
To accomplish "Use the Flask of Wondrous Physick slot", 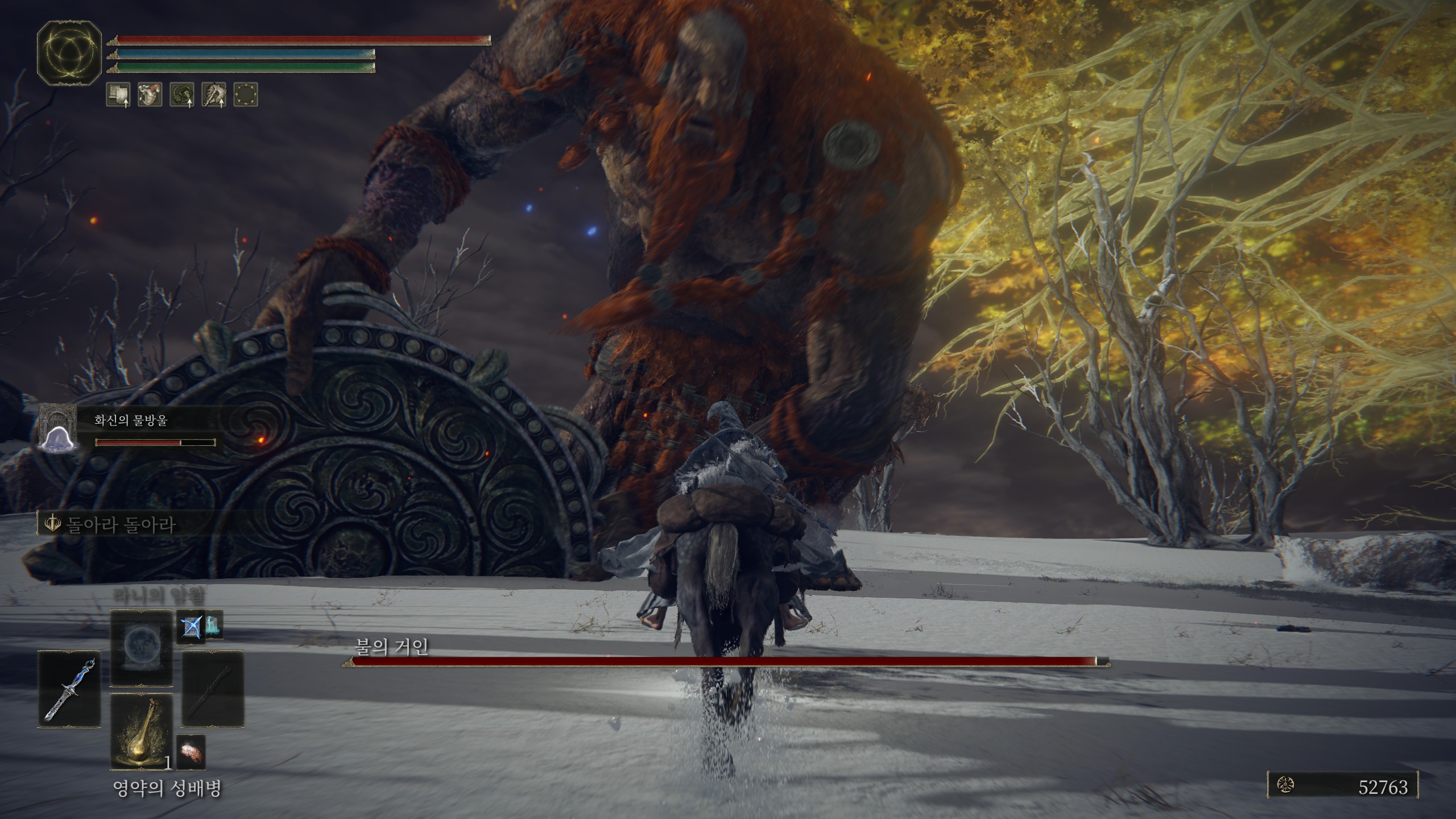I will [141, 731].
